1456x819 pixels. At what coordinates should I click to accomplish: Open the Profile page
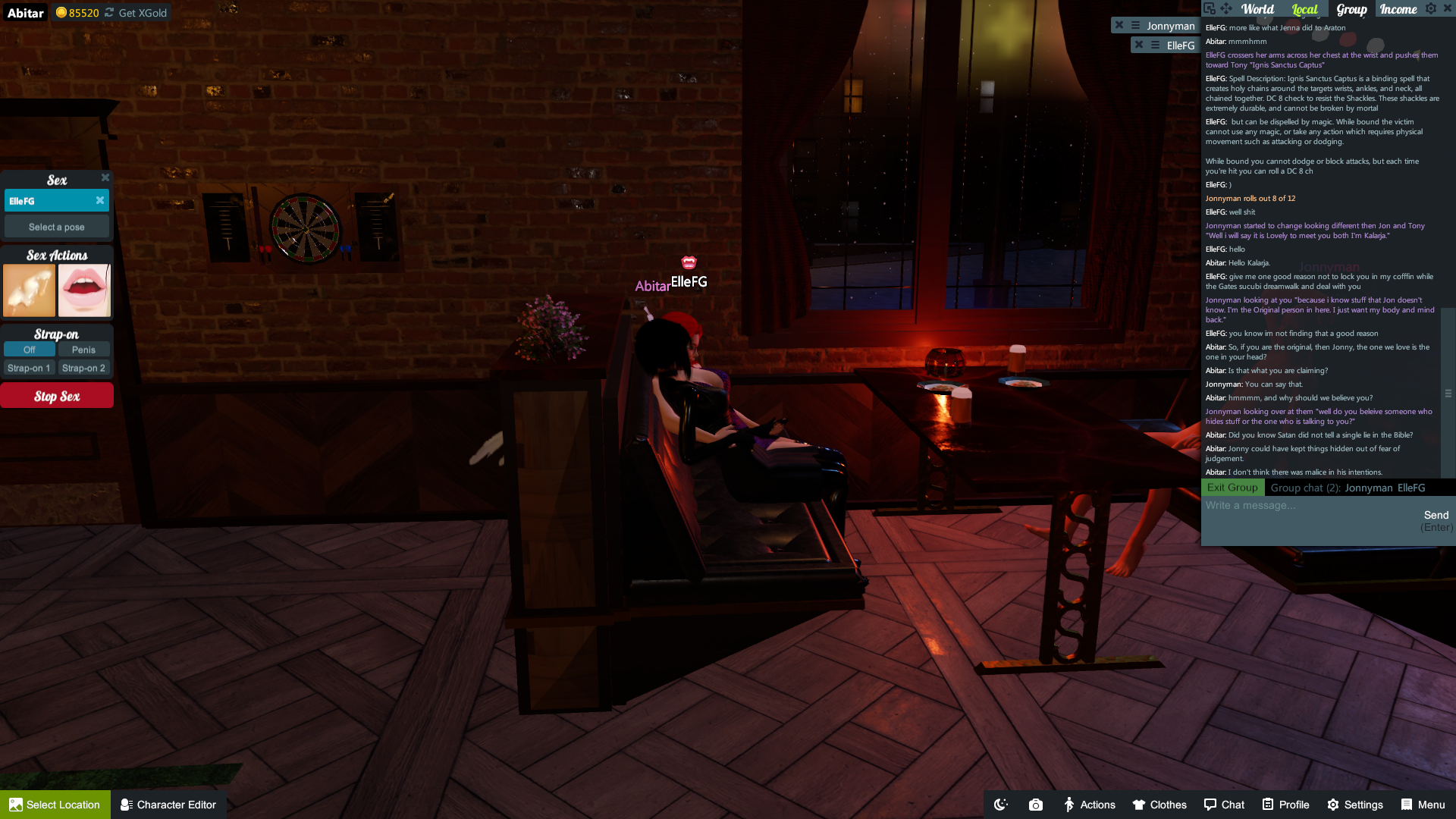click(x=1286, y=805)
